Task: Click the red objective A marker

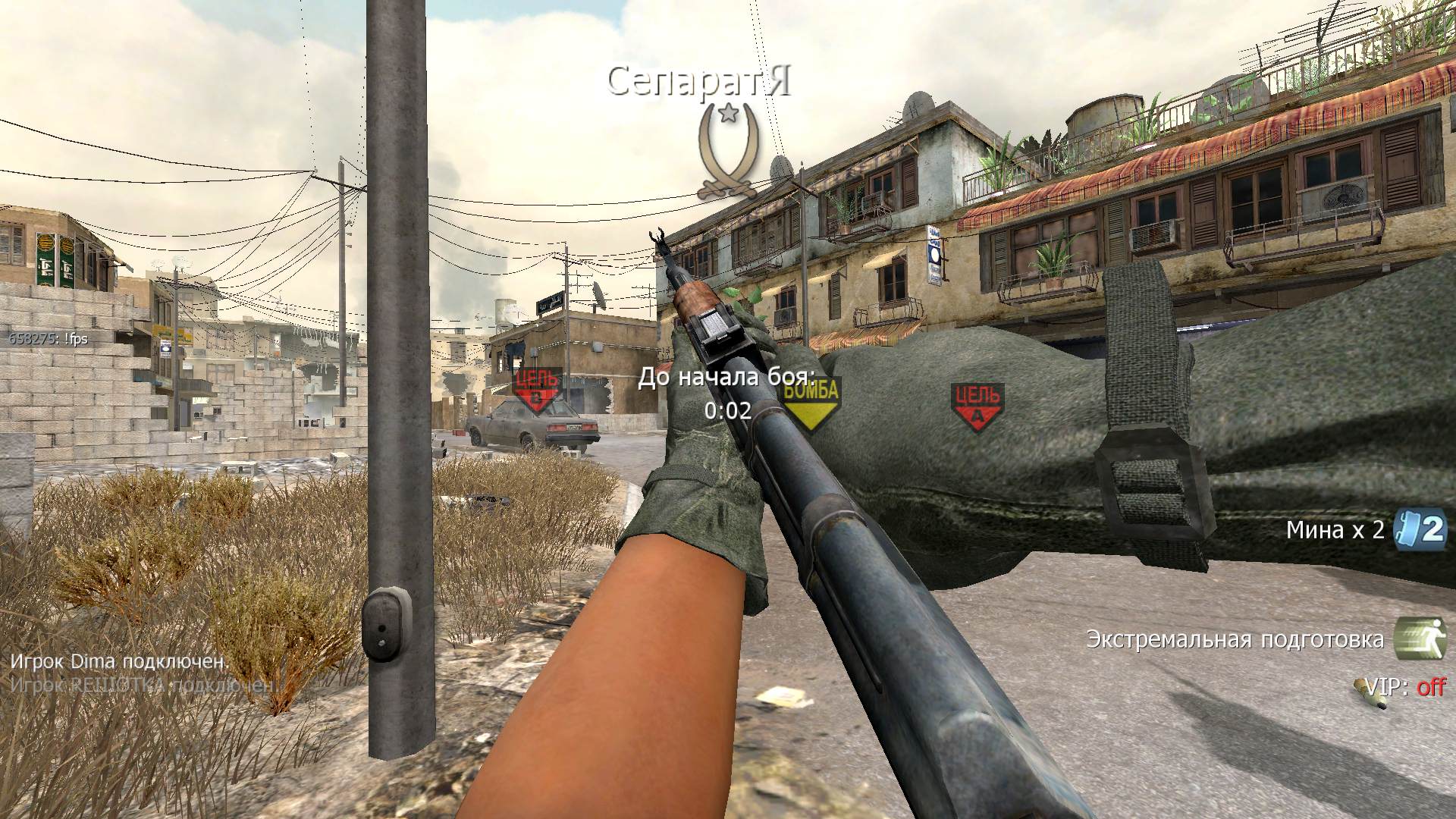Action: 977,406
